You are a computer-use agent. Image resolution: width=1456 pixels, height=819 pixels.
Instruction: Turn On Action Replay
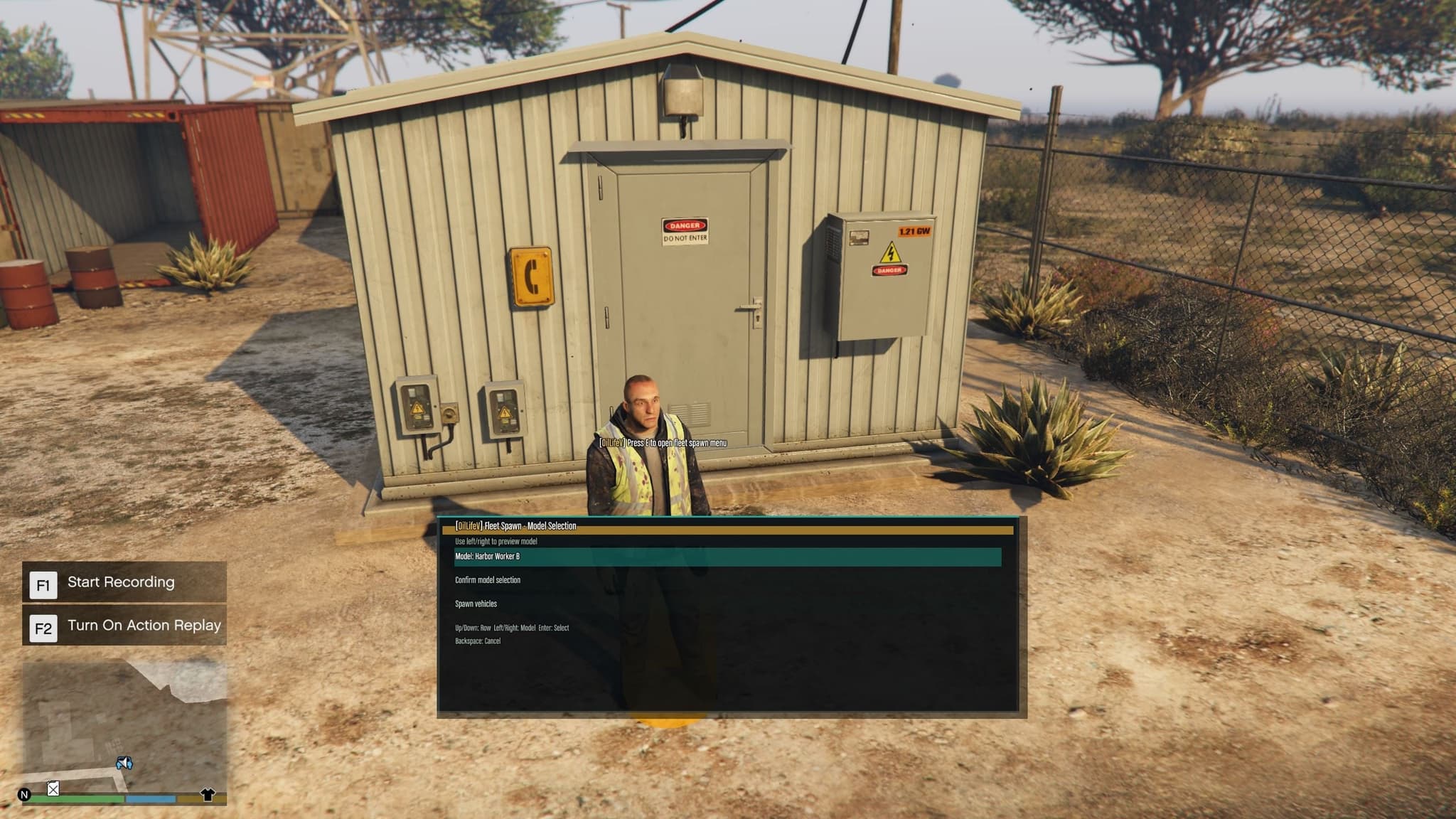[x=124, y=626]
